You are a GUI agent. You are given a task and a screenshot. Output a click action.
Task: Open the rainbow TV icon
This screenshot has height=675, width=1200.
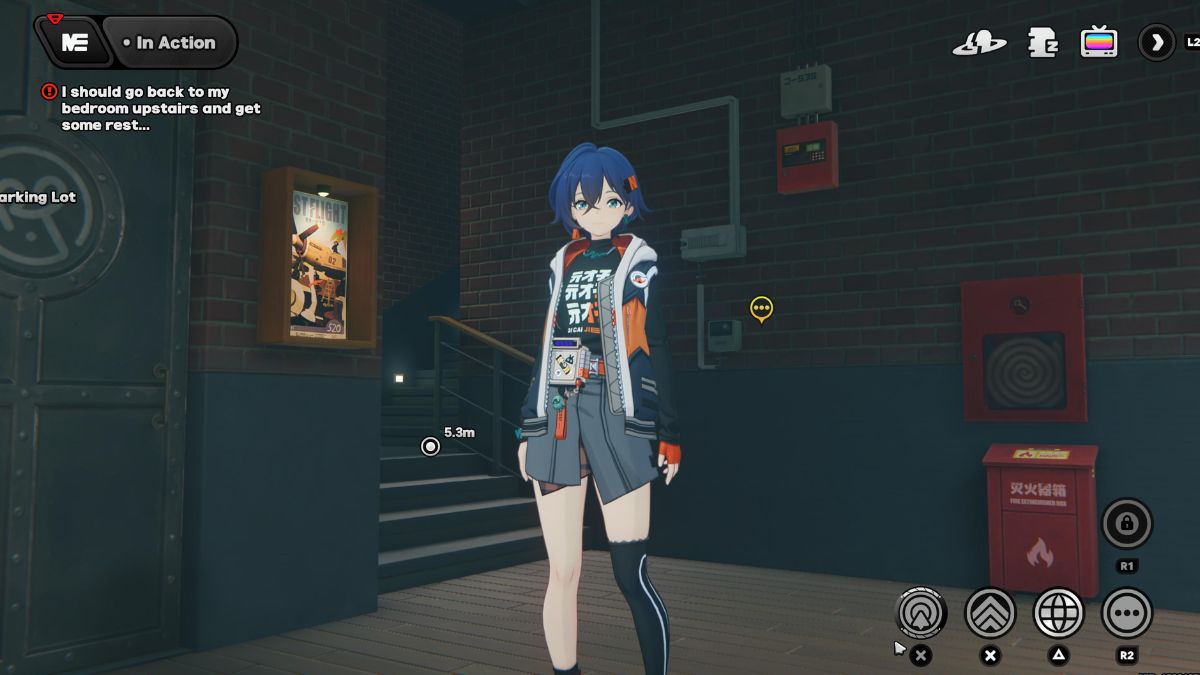tap(1099, 43)
